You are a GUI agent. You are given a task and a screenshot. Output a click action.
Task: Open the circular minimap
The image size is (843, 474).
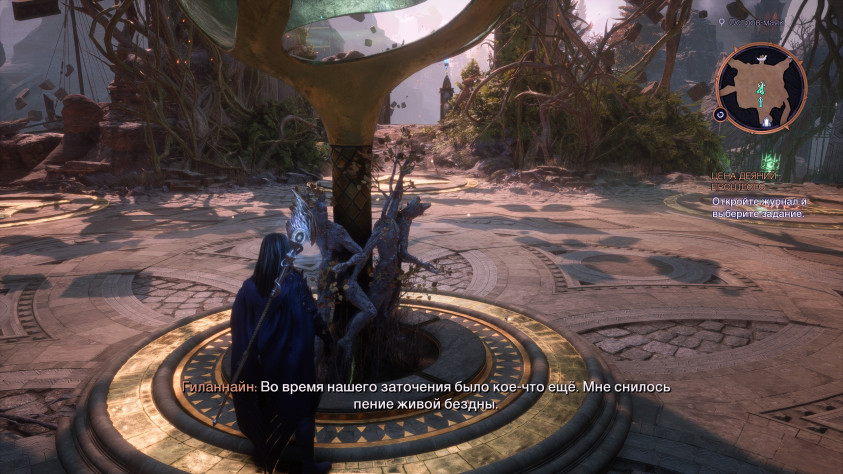762,87
